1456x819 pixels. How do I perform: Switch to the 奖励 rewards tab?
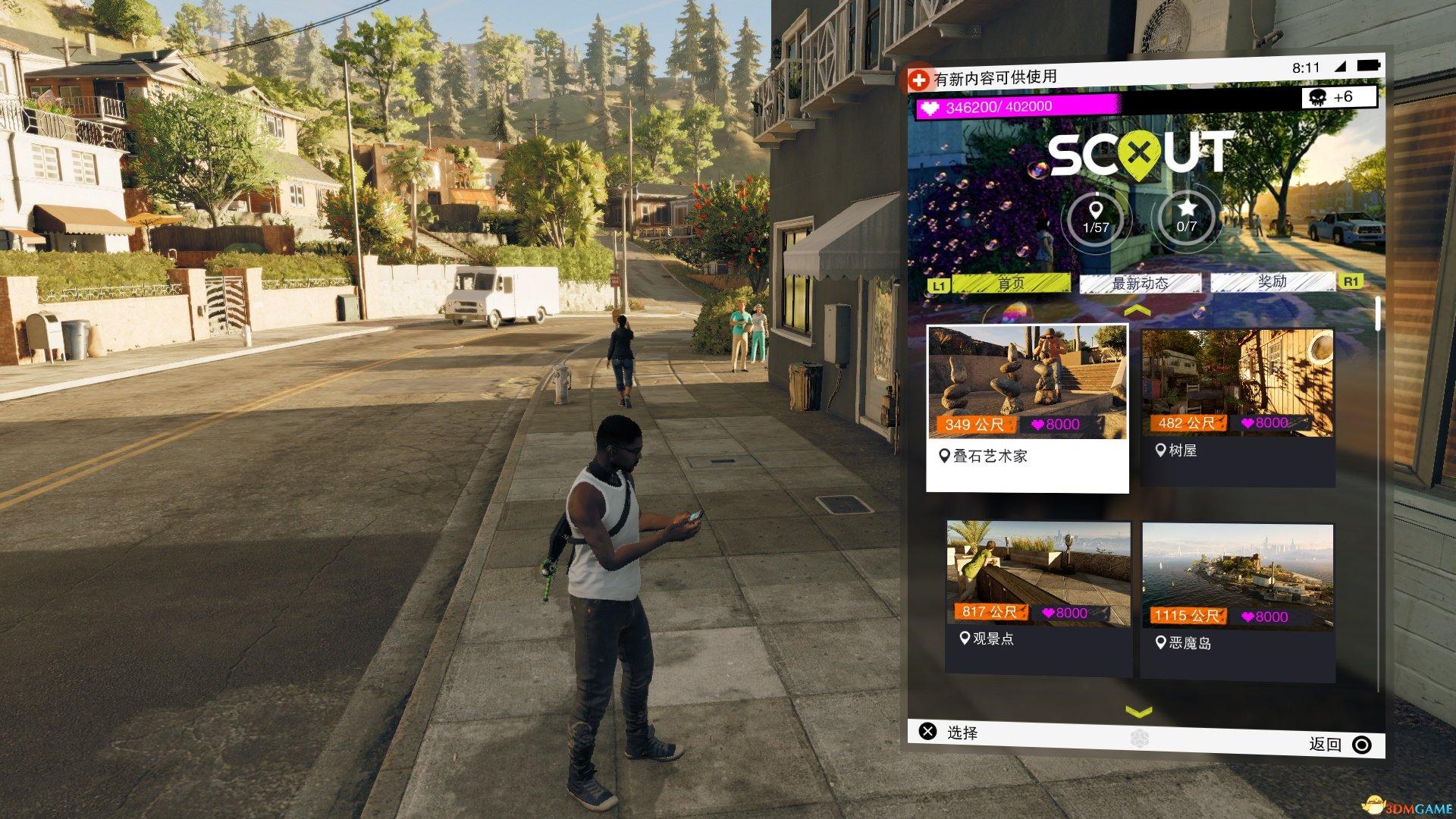click(x=1272, y=282)
